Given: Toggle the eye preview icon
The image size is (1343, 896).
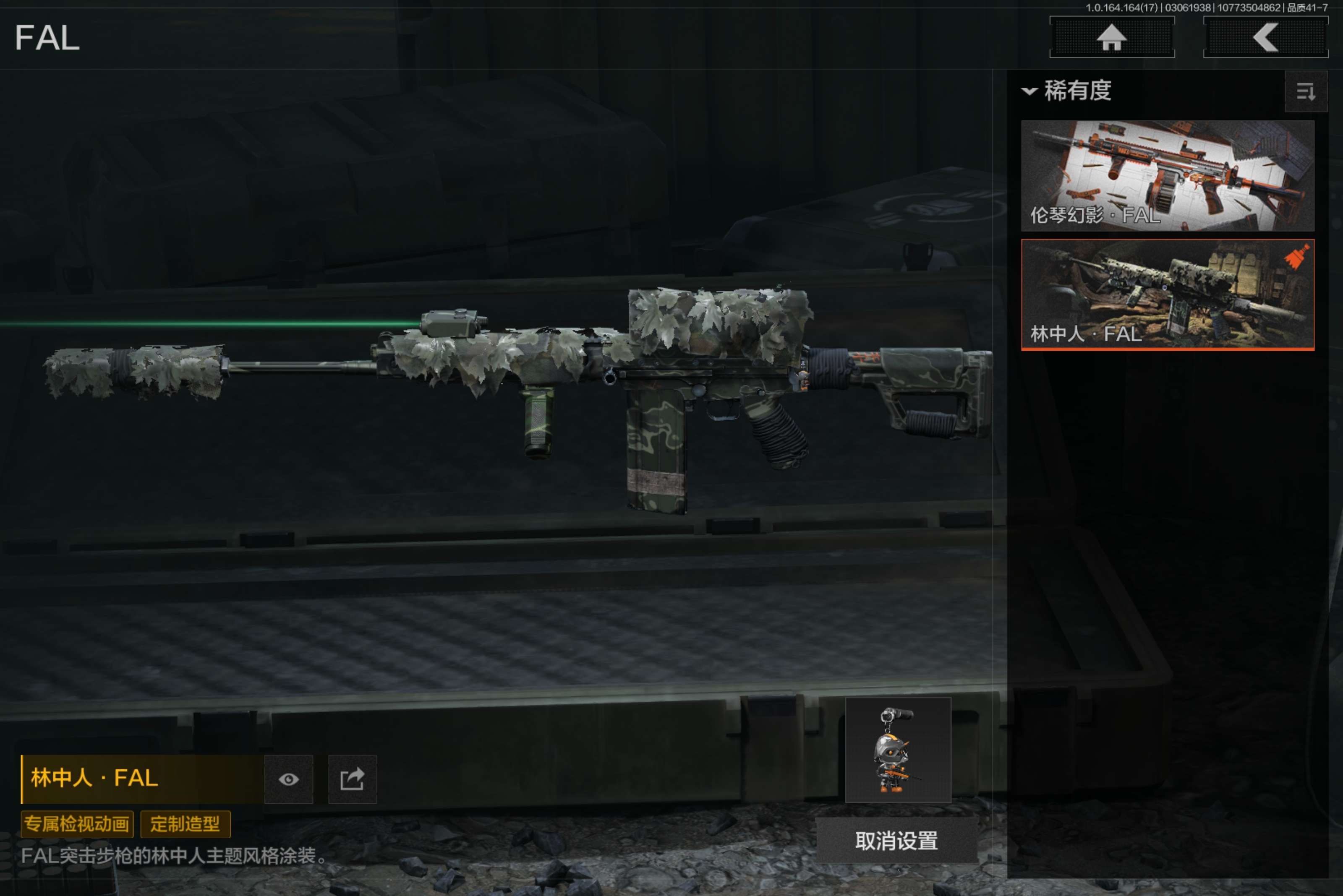Looking at the screenshot, I should pyautogui.click(x=289, y=779).
